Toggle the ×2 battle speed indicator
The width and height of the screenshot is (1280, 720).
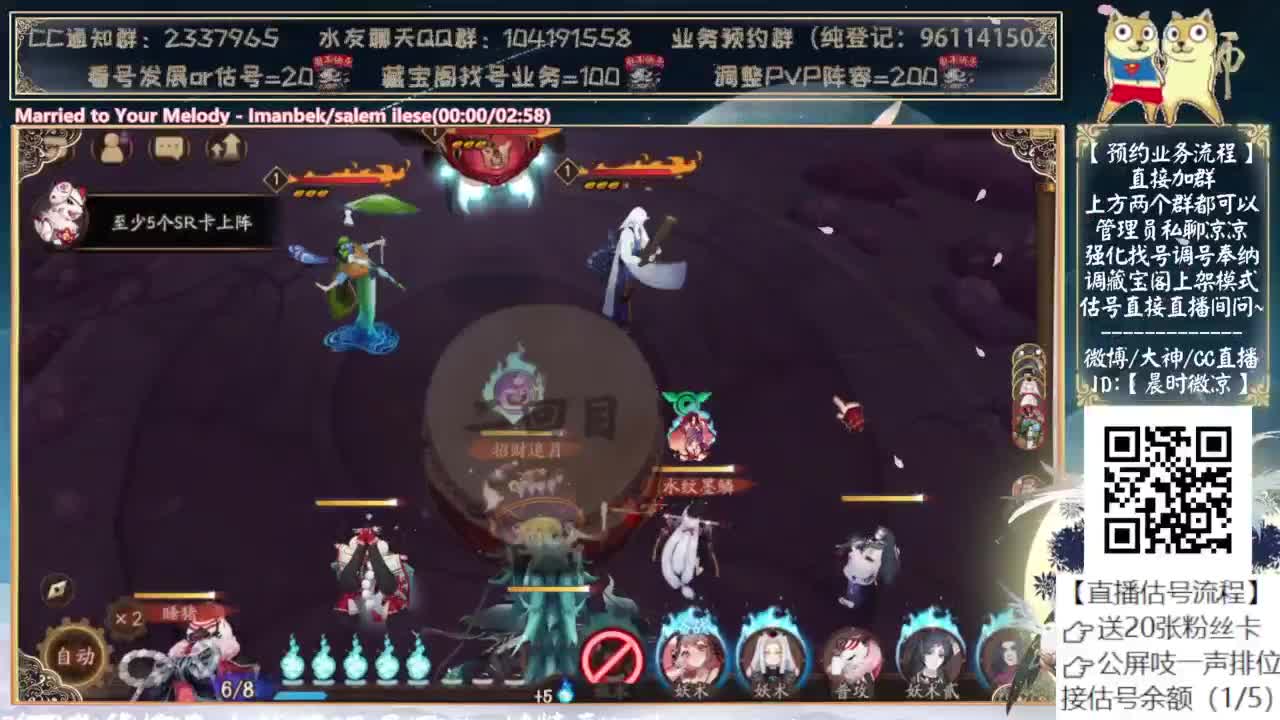point(126,618)
